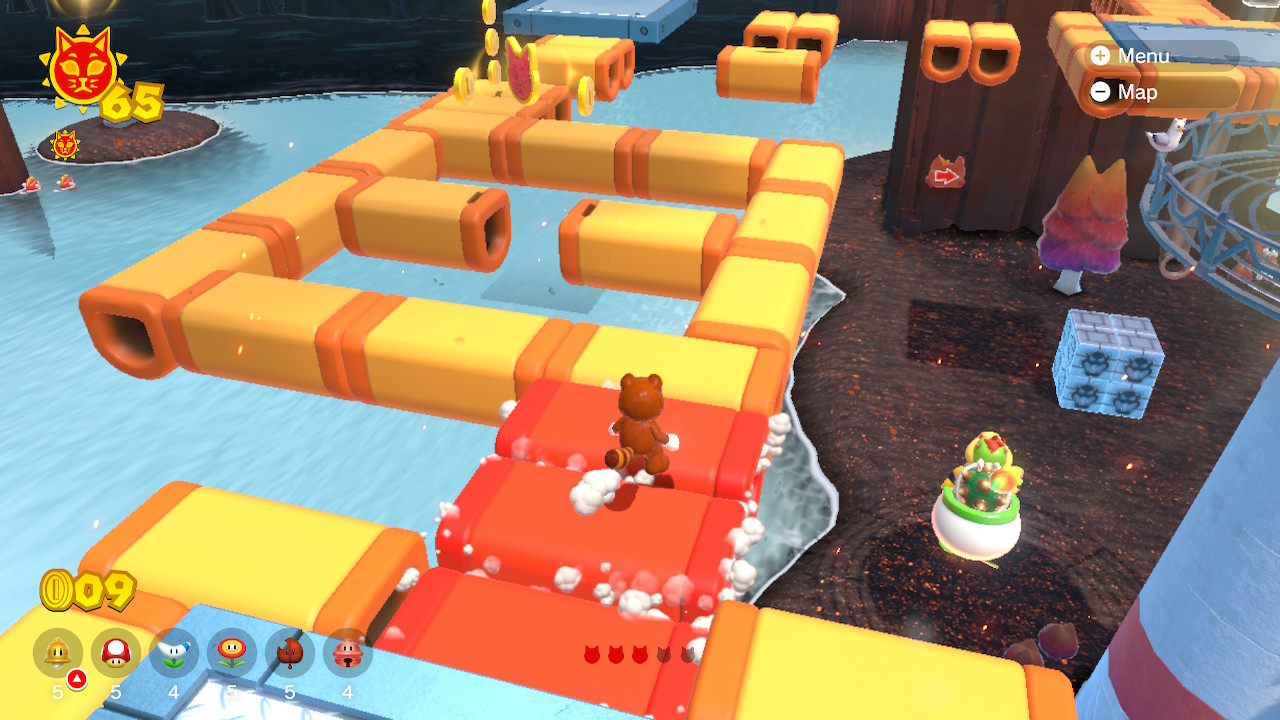
Task: Pick the Fire Flower item
Action: [x=232, y=653]
